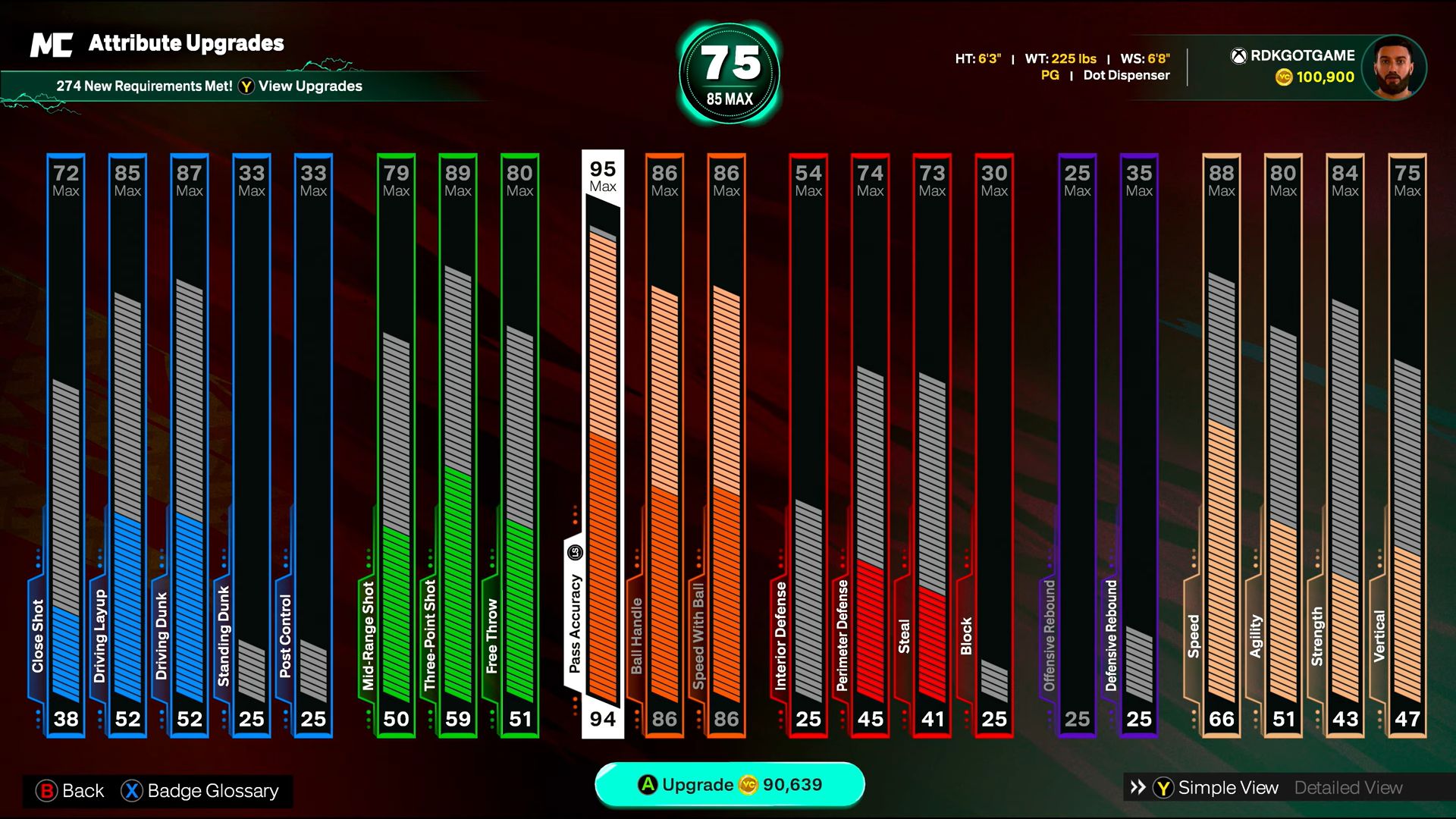This screenshot has width=1456, height=819.
Task: Switch to Detailed View
Action: [x=1348, y=788]
